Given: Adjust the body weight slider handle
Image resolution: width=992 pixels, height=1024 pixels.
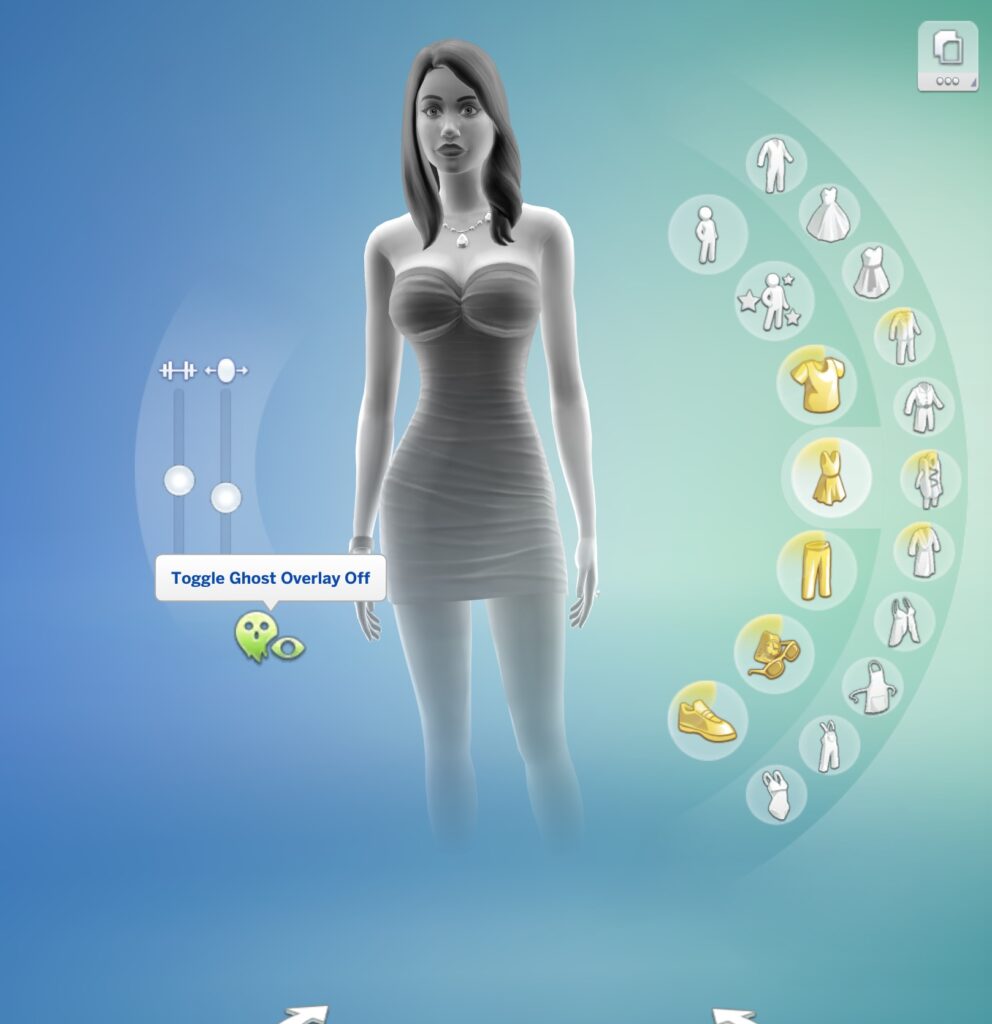Looking at the screenshot, I should click(226, 497).
